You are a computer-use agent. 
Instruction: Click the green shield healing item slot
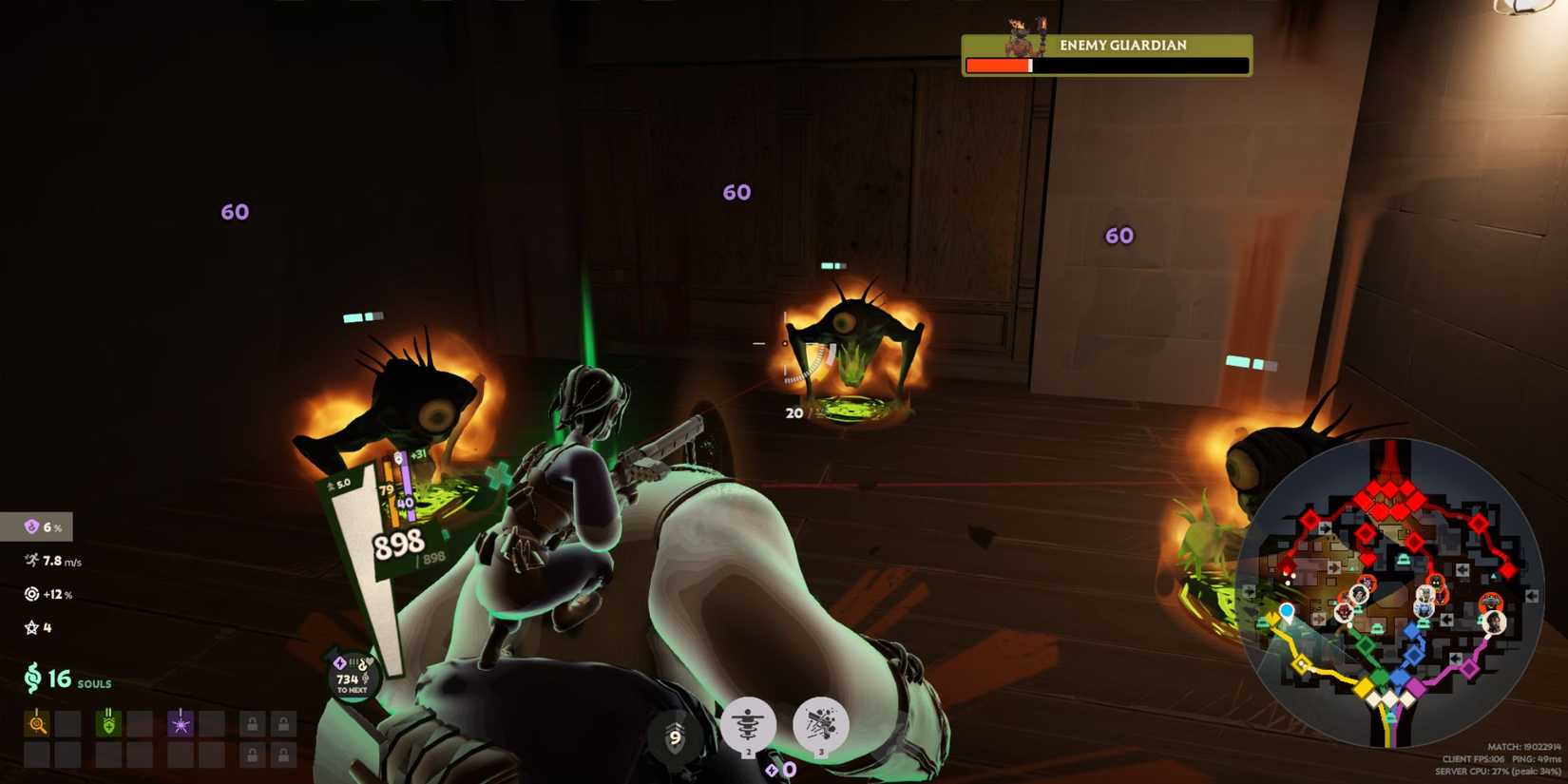[107, 722]
